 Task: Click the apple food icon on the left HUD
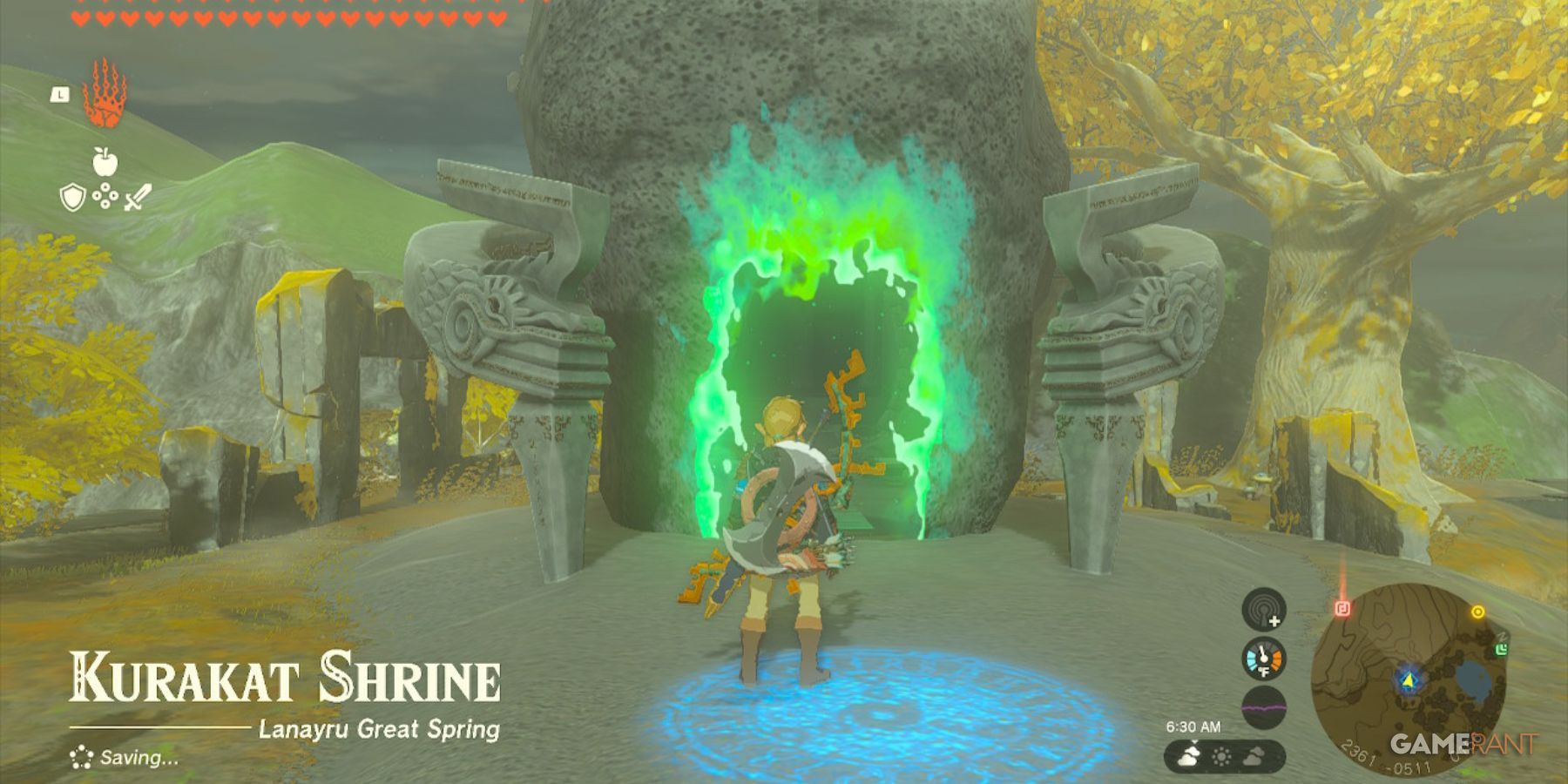[x=105, y=162]
